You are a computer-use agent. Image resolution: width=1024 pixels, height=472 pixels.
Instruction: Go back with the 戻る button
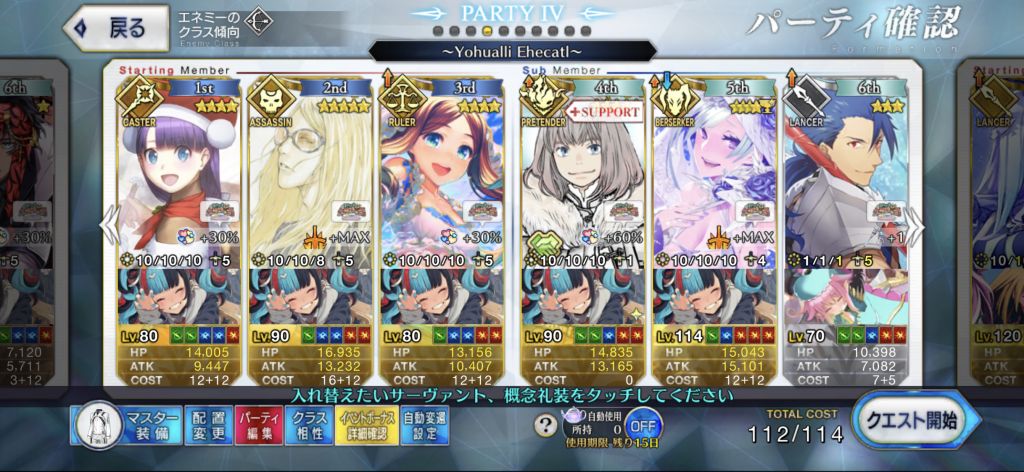(x=115, y=27)
